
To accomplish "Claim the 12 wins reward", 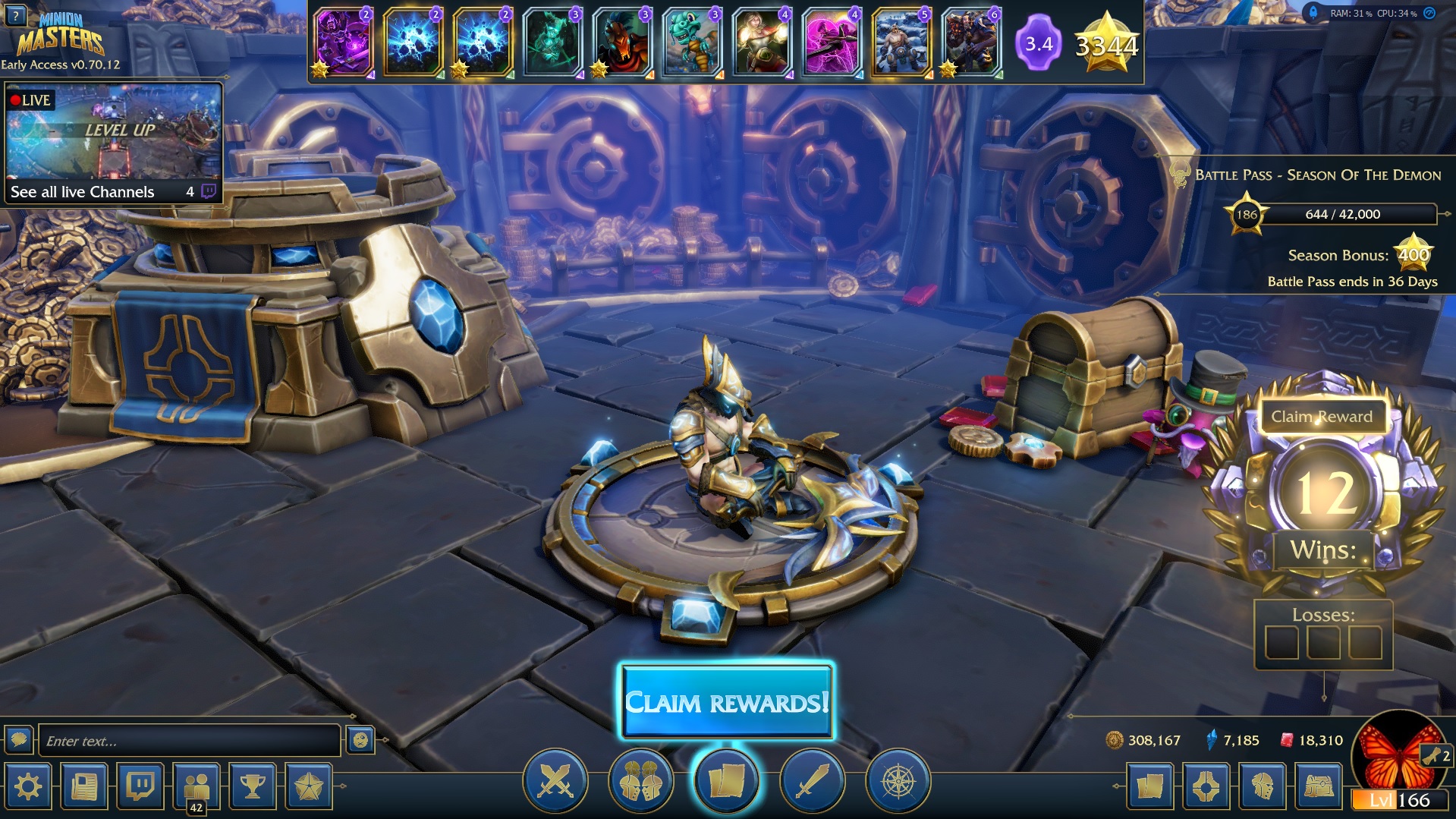I will (1321, 417).
